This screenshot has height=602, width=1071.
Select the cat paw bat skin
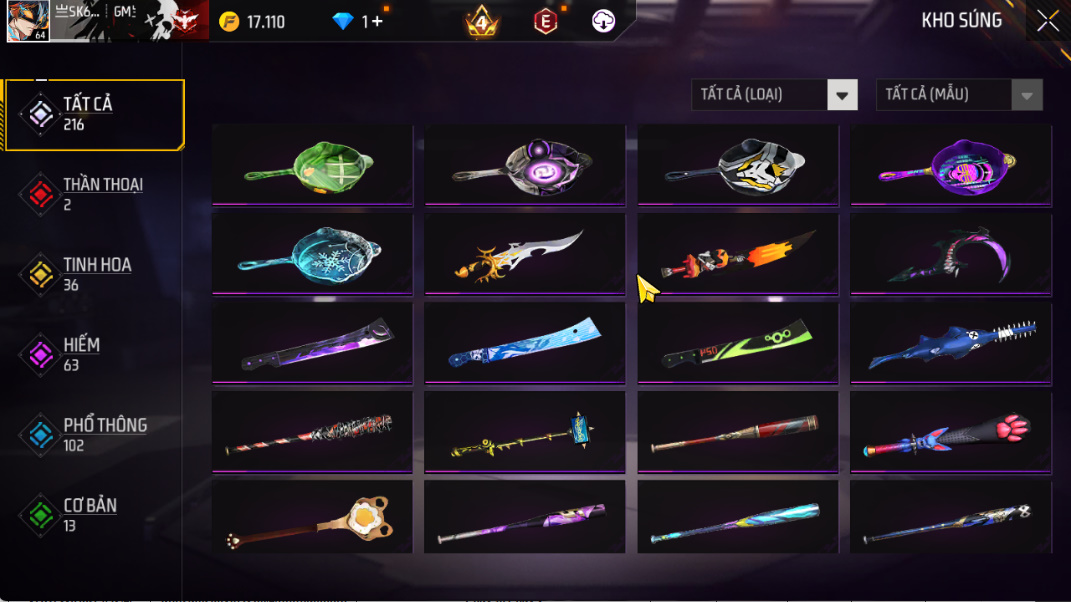(x=950, y=430)
